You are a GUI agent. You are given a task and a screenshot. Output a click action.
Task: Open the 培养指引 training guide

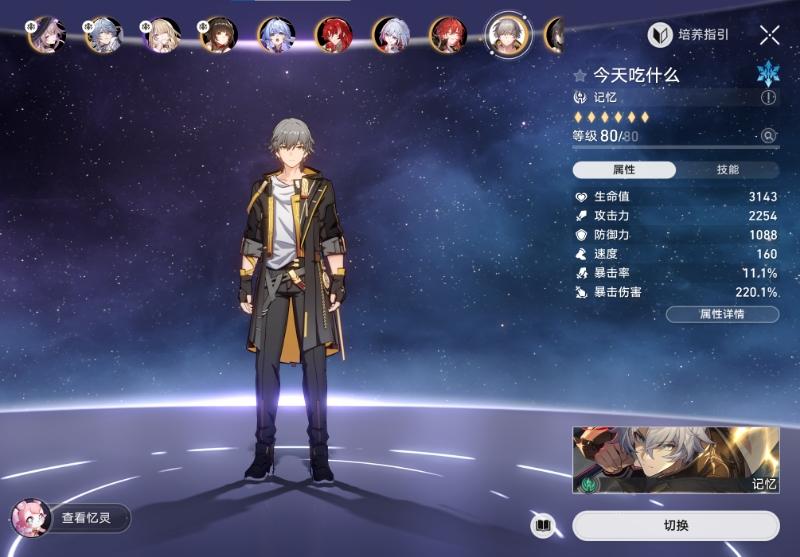(x=689, y=35)
